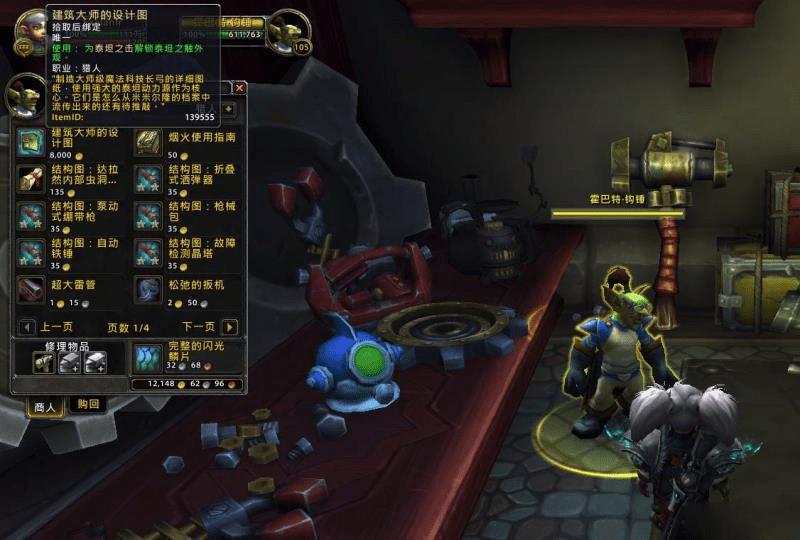Screen dimensions: 800x540
Task: Pick the 结构图：折叠式酒弹器 schematic
Action: point(148,178)
